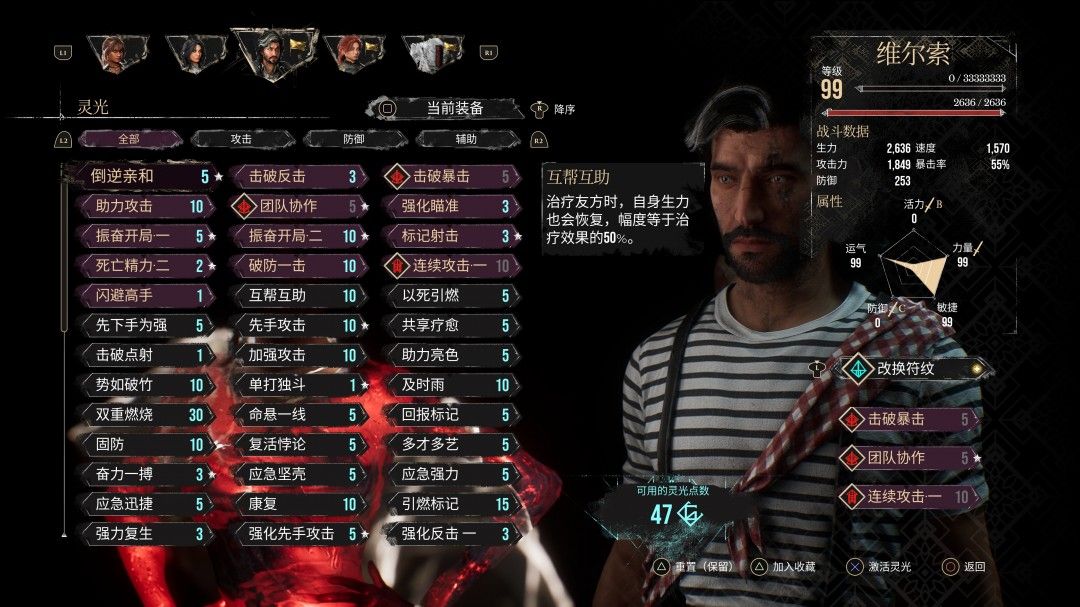Switch to the 防御 filter tab
The width and height of the screenshot is (1080, 607).
click(x=354, y=139)
